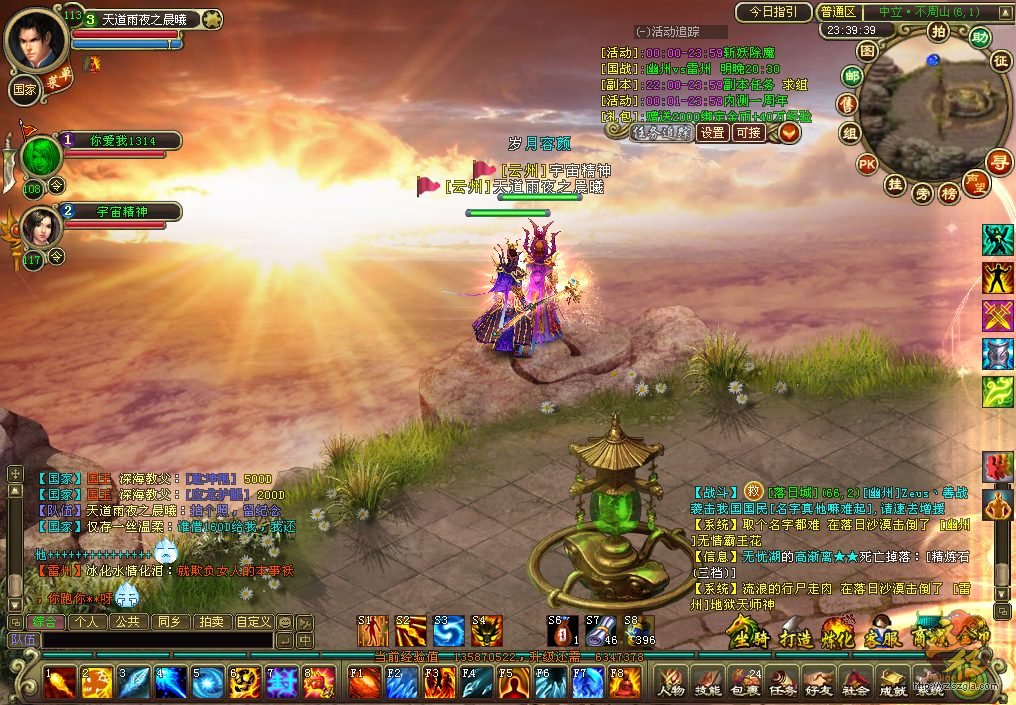Switch to the 综合 chat tab
1016x705 pixels.
click(45, 622)
